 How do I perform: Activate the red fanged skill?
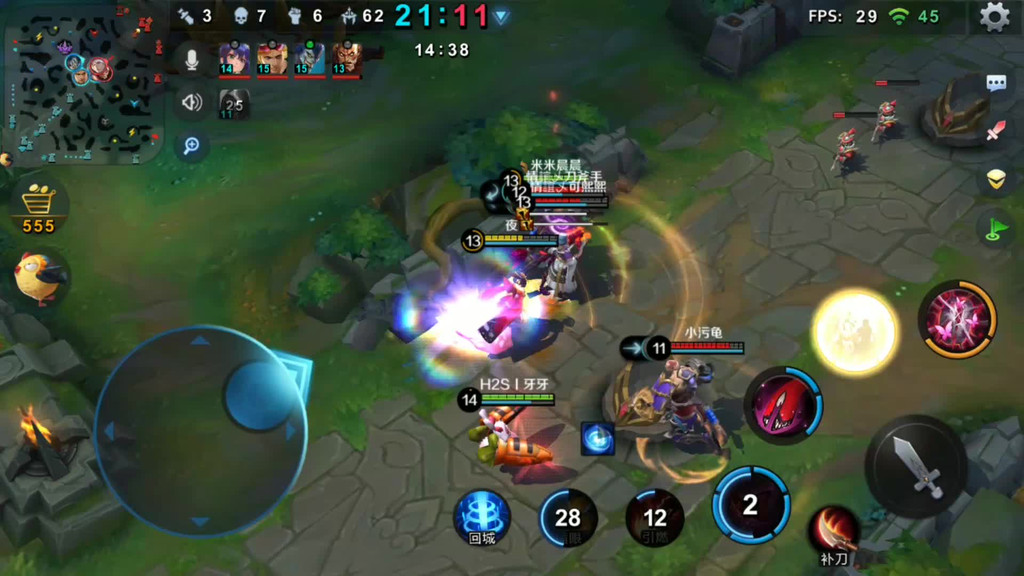[783, 405]
